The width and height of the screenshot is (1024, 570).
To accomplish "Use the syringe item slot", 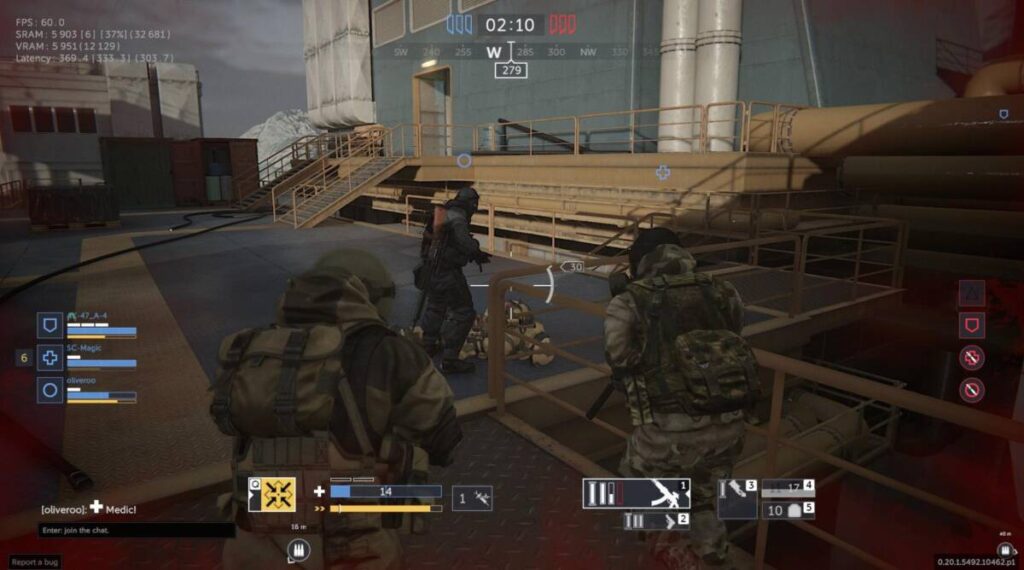I will coord(472,498).
